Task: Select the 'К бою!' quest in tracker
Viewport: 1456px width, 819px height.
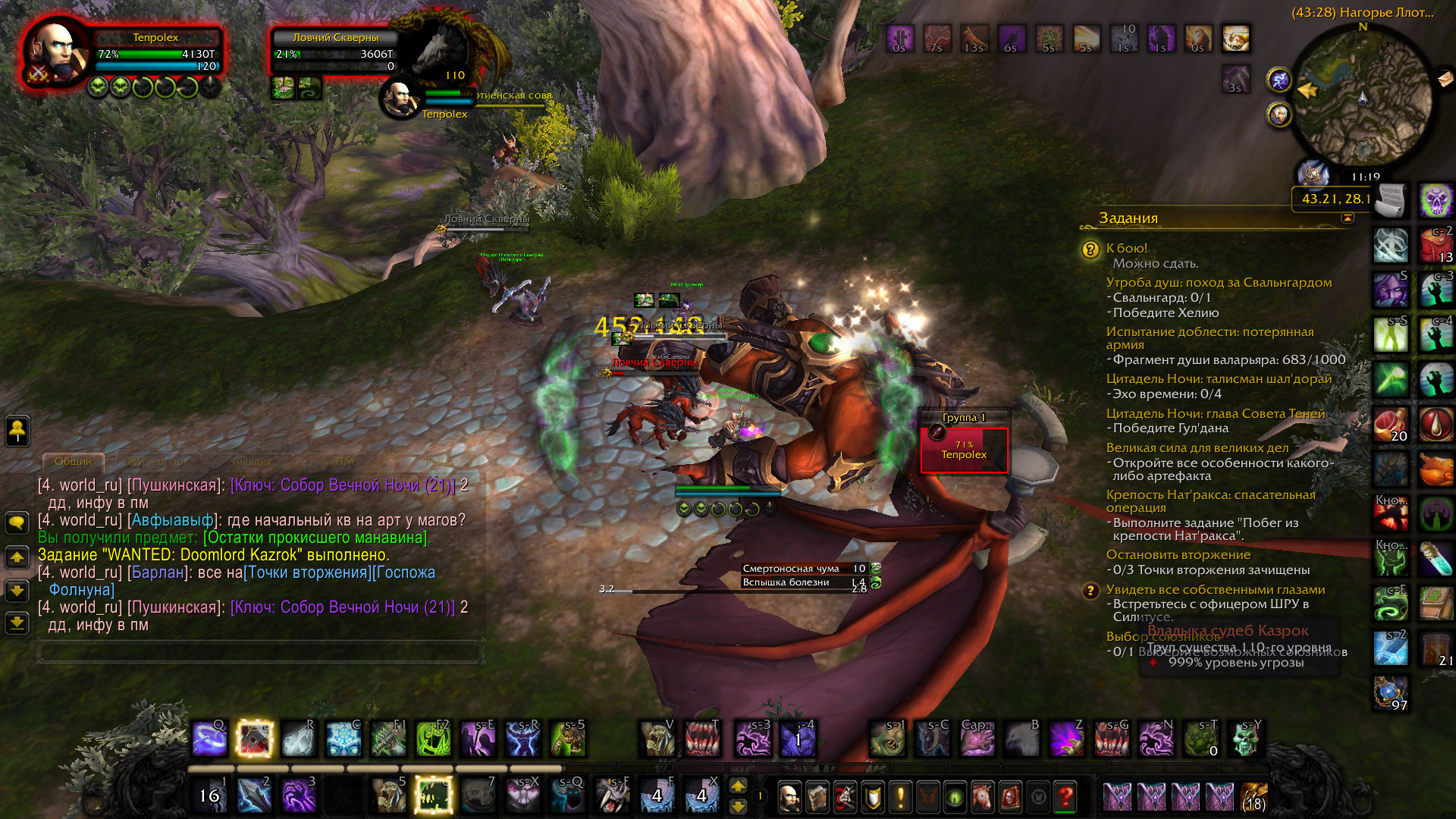Action: pos(1126,248)
